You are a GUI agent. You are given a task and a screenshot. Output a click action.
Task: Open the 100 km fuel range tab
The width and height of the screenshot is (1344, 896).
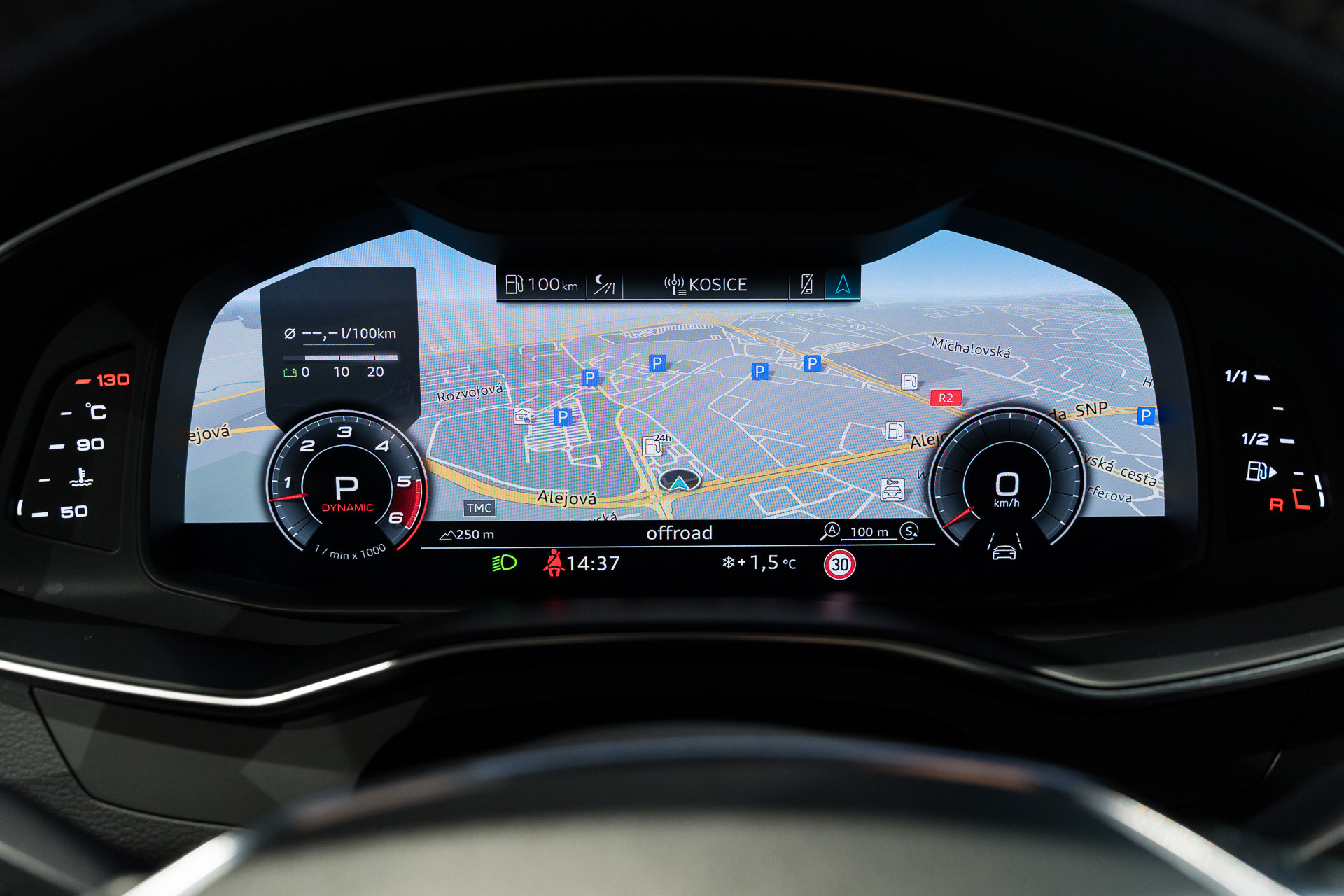point(542,284)
